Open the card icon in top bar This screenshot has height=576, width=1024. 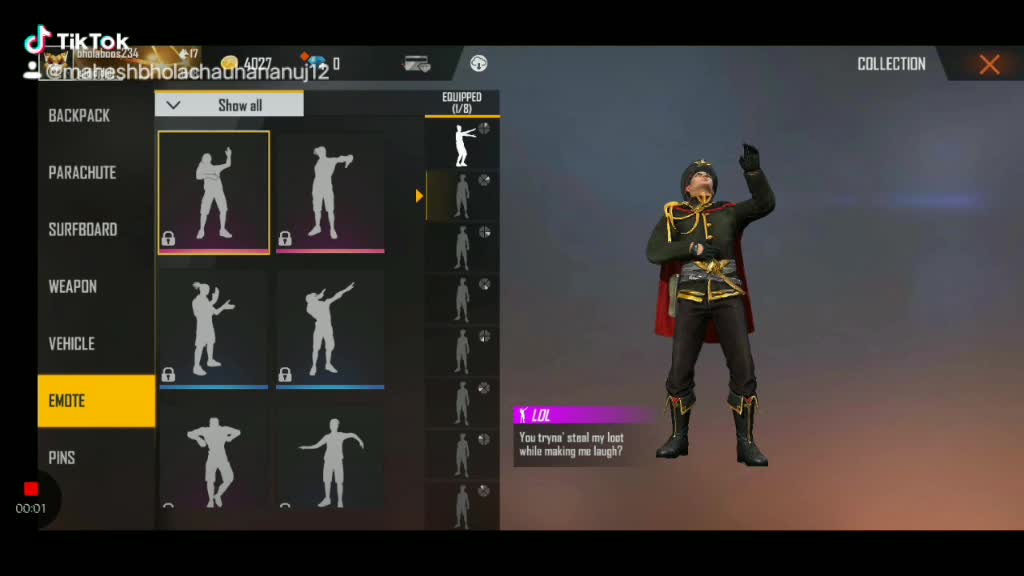point(416,64)
